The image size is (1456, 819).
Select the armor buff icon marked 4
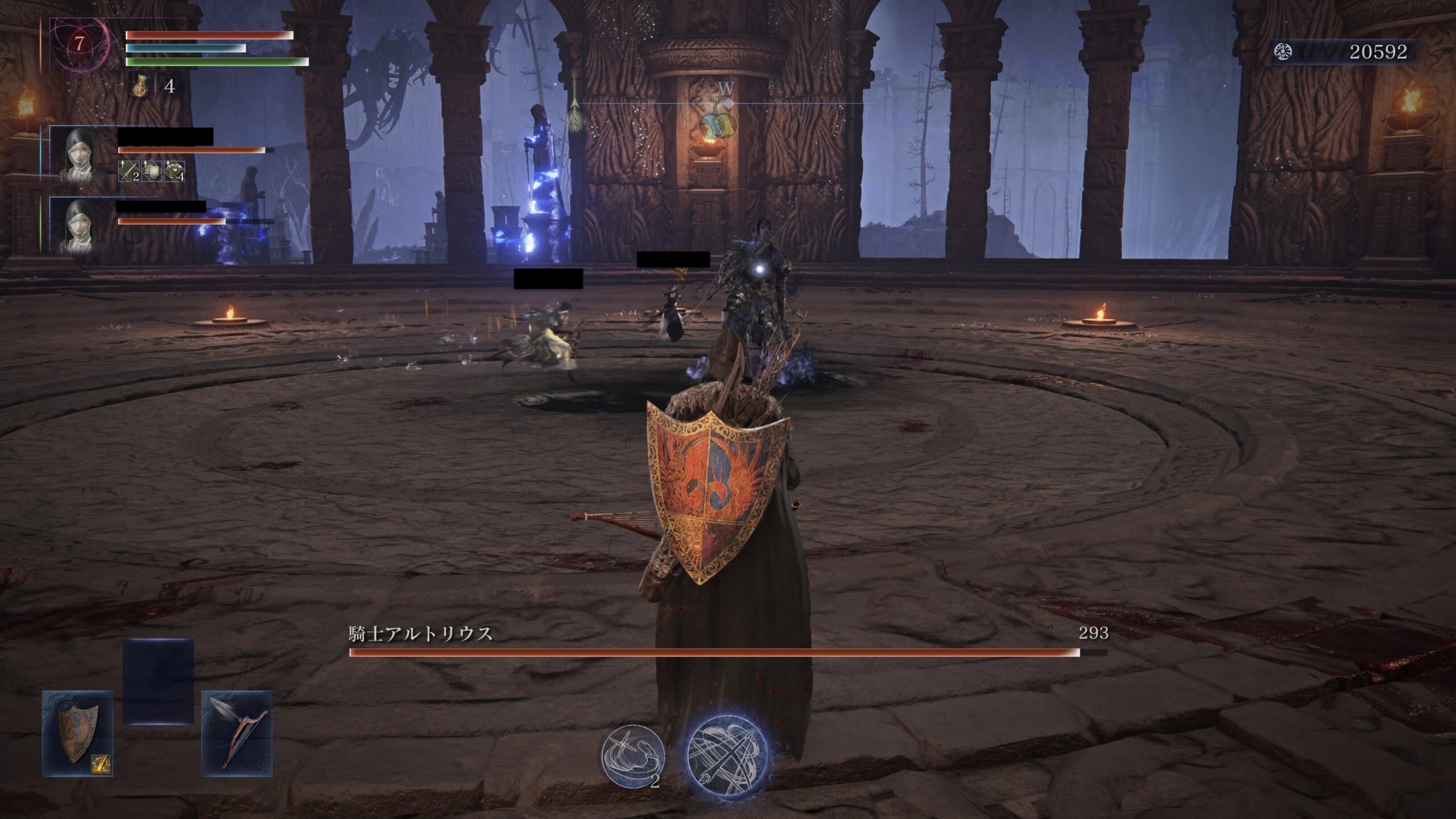click(x=174, y=171)
